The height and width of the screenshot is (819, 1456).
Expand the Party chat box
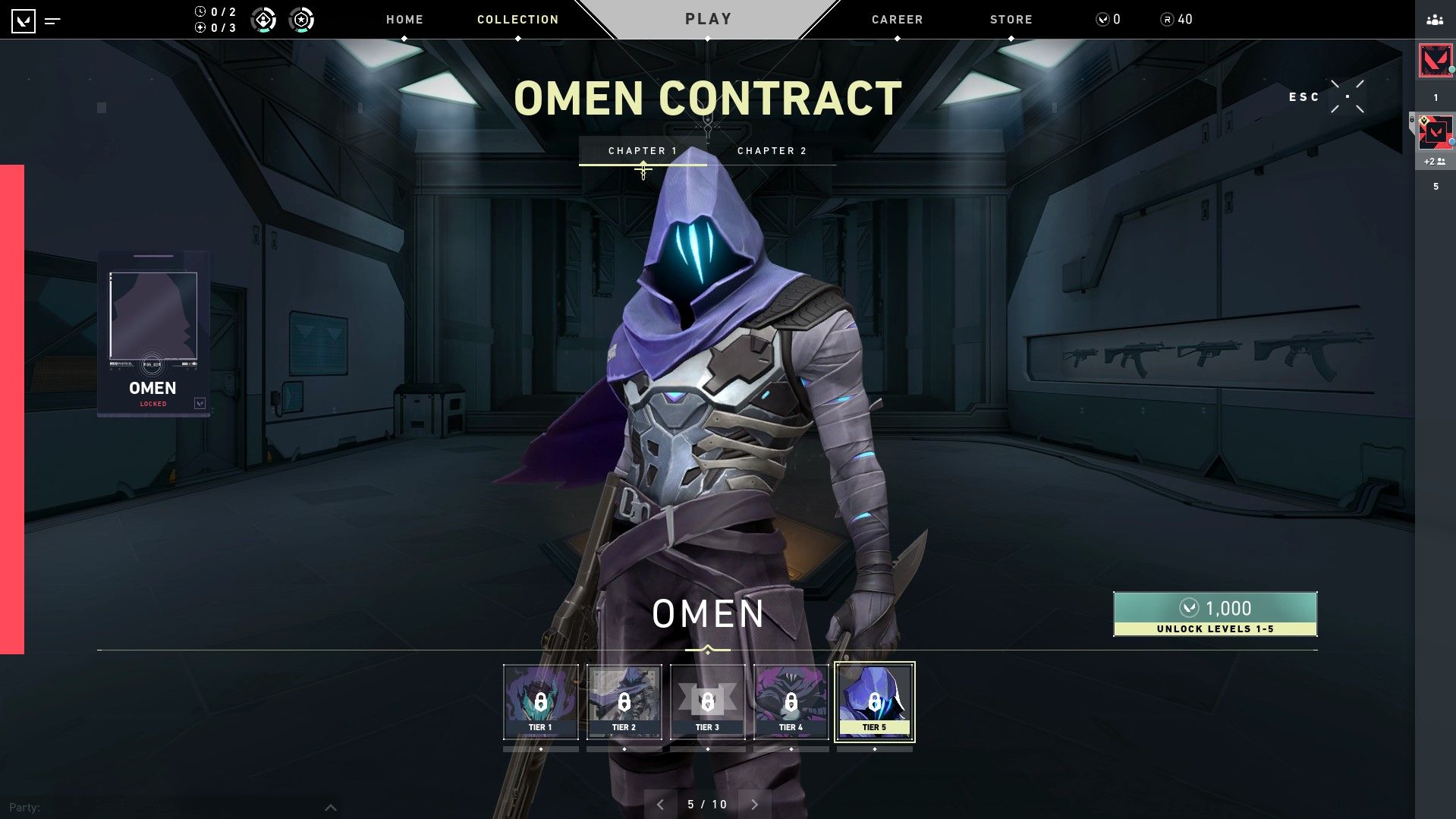pos(331,808)
